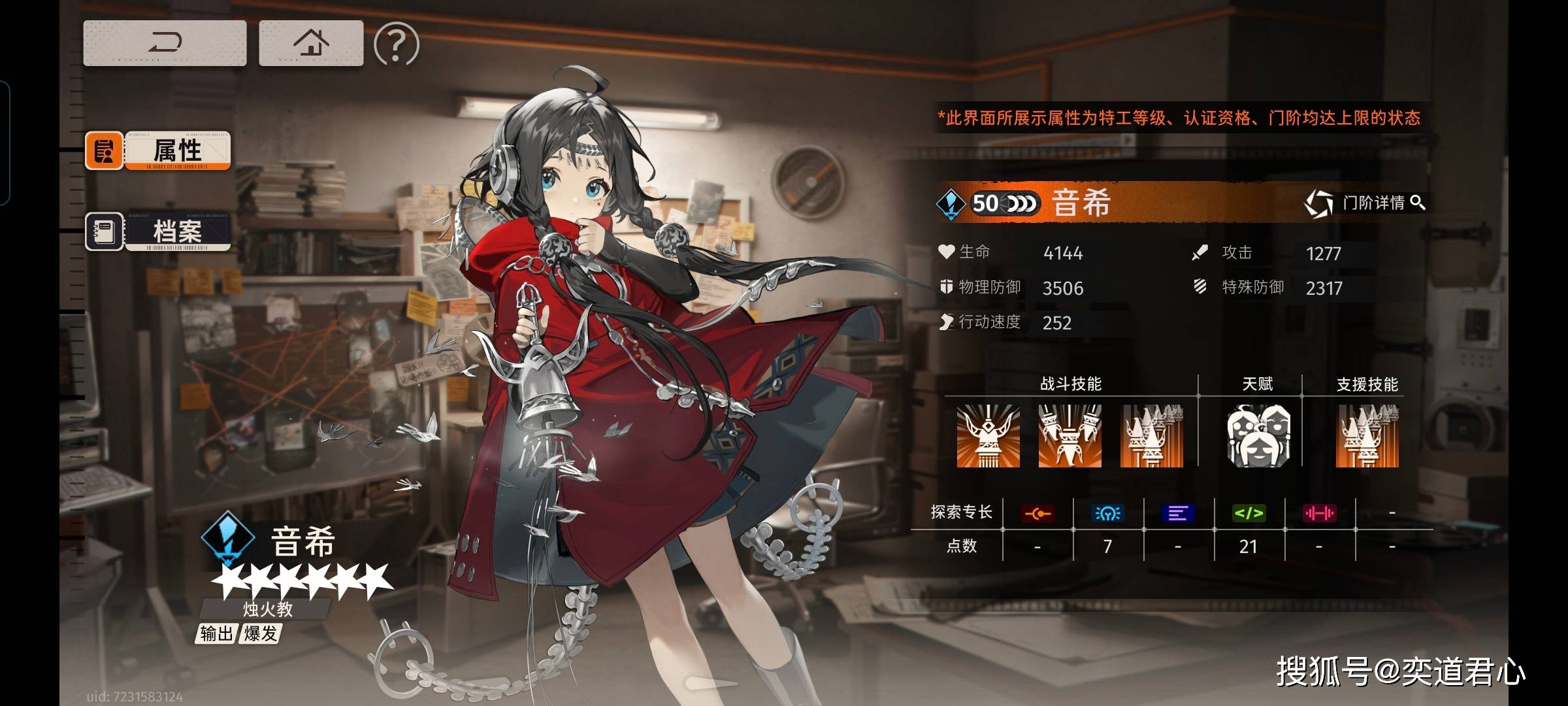The width and height of the screenshot is (1568, 706).
Task: Switch to the 属性 tab
Action: [158, 150]
